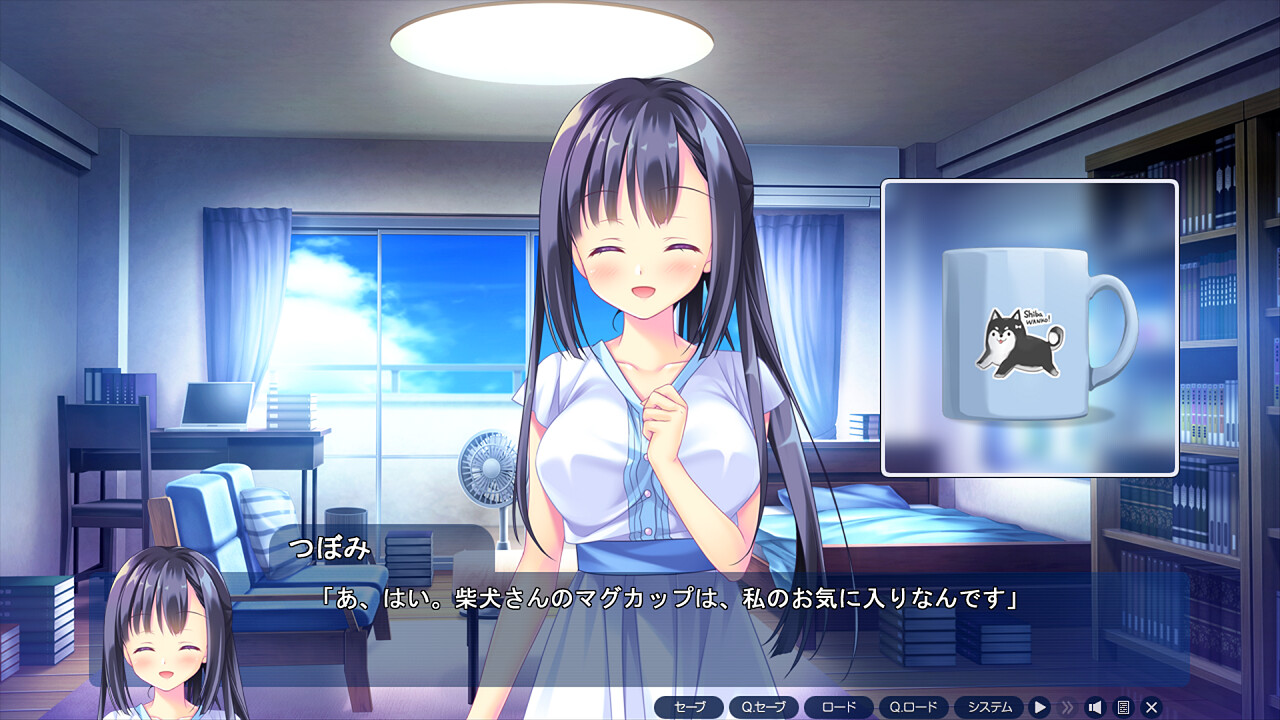Viewport: 1280px width, 720px height.
Task: Start auto-play with the triangle play icon
Action: coord(1040,707)
